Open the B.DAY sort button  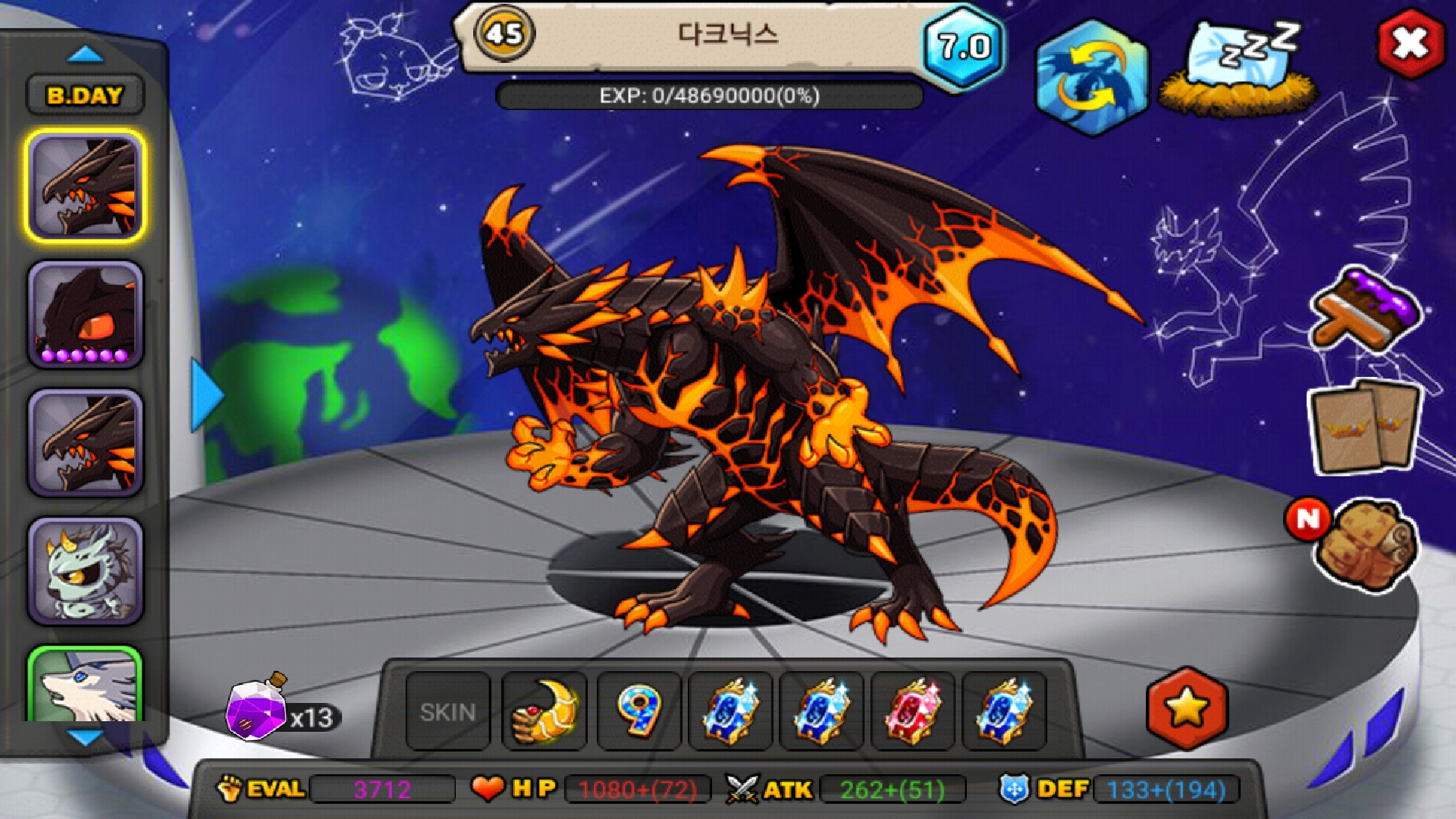[84, 96]
